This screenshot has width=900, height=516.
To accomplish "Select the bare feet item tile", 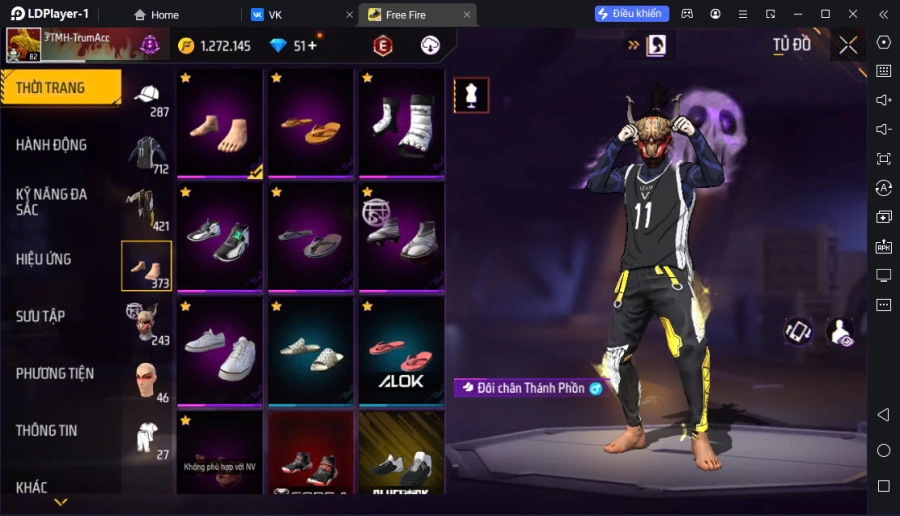I will point(219,125).
